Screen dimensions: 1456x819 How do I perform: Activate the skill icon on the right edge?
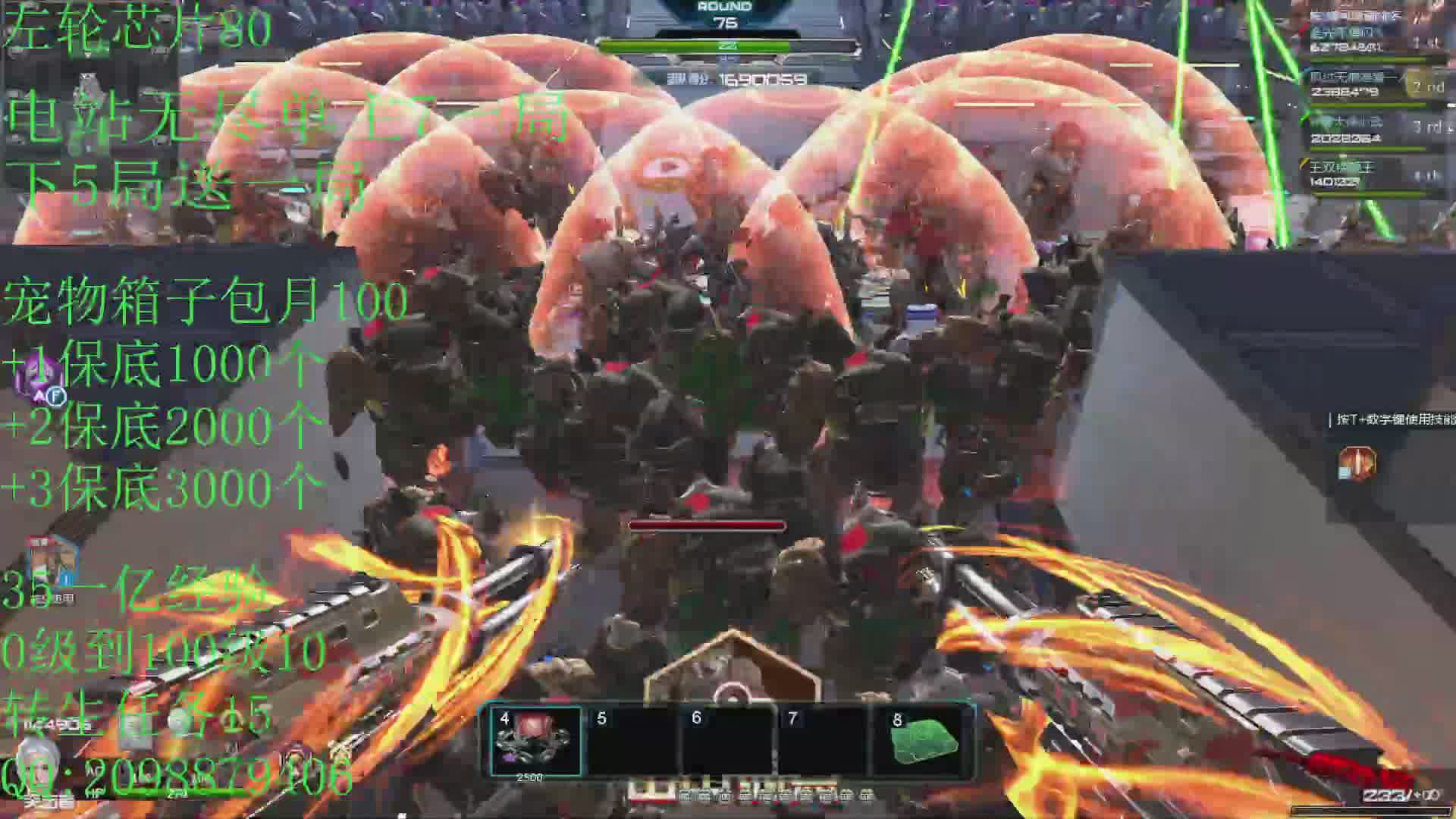[1356, 464]
